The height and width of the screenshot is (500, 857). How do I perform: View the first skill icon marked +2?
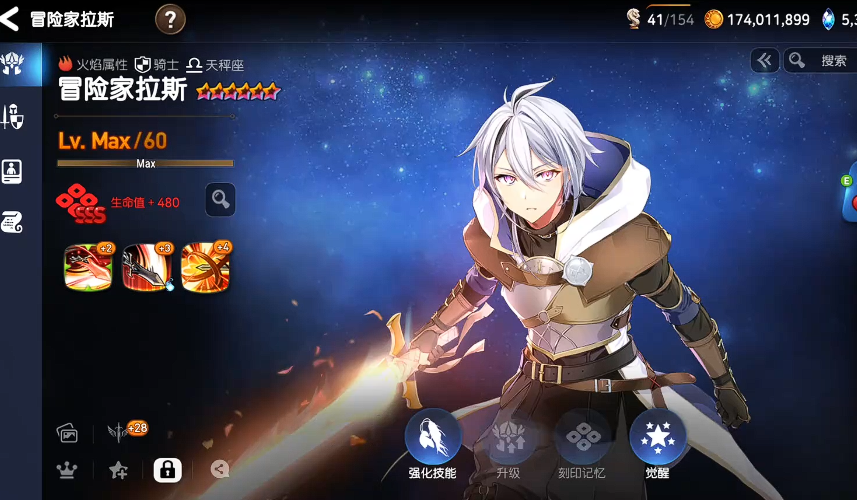(x=88, y=267)
